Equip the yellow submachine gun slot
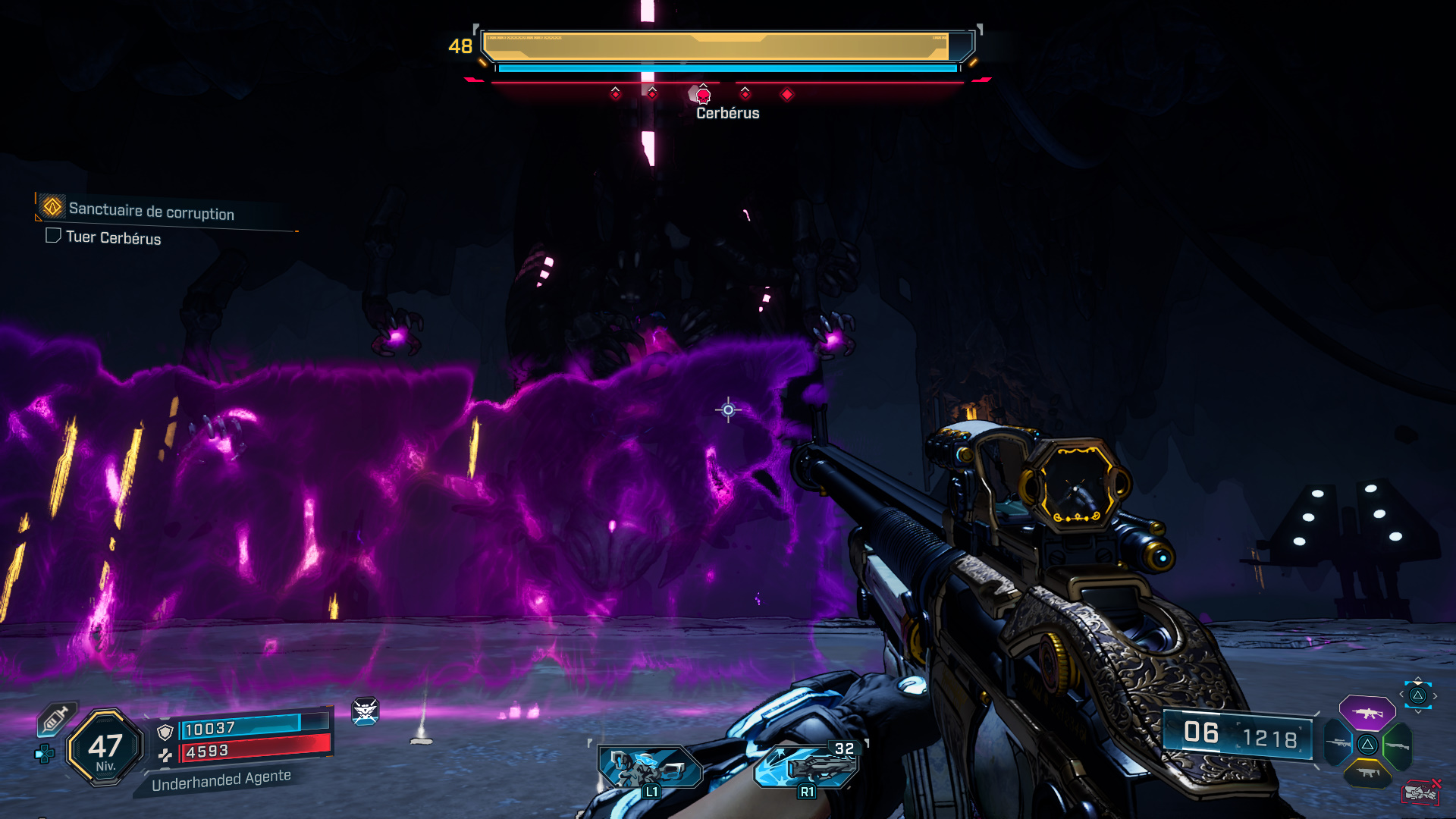 1367,773
